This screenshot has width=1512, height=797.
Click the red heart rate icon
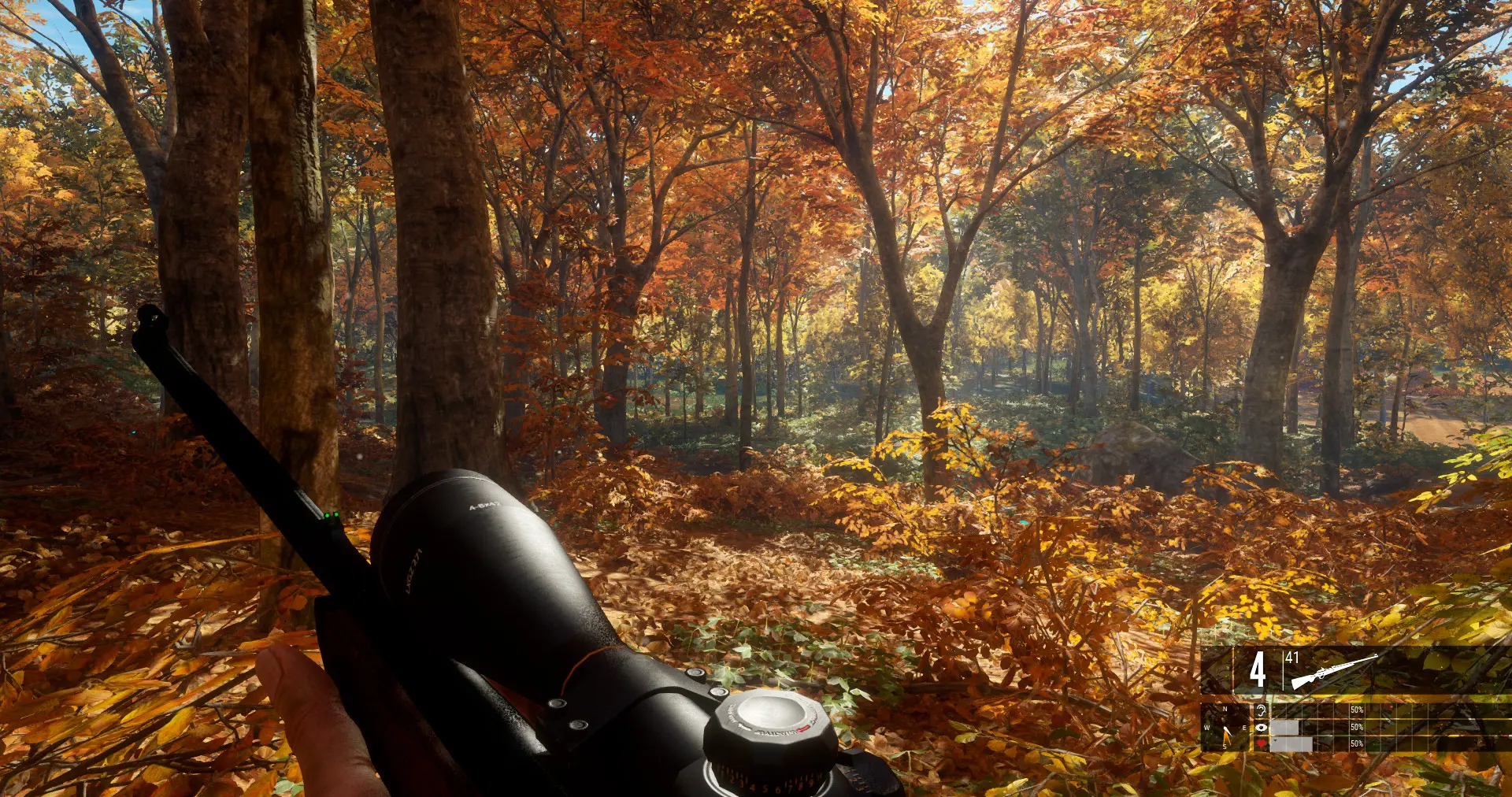tap(1261, 743)
